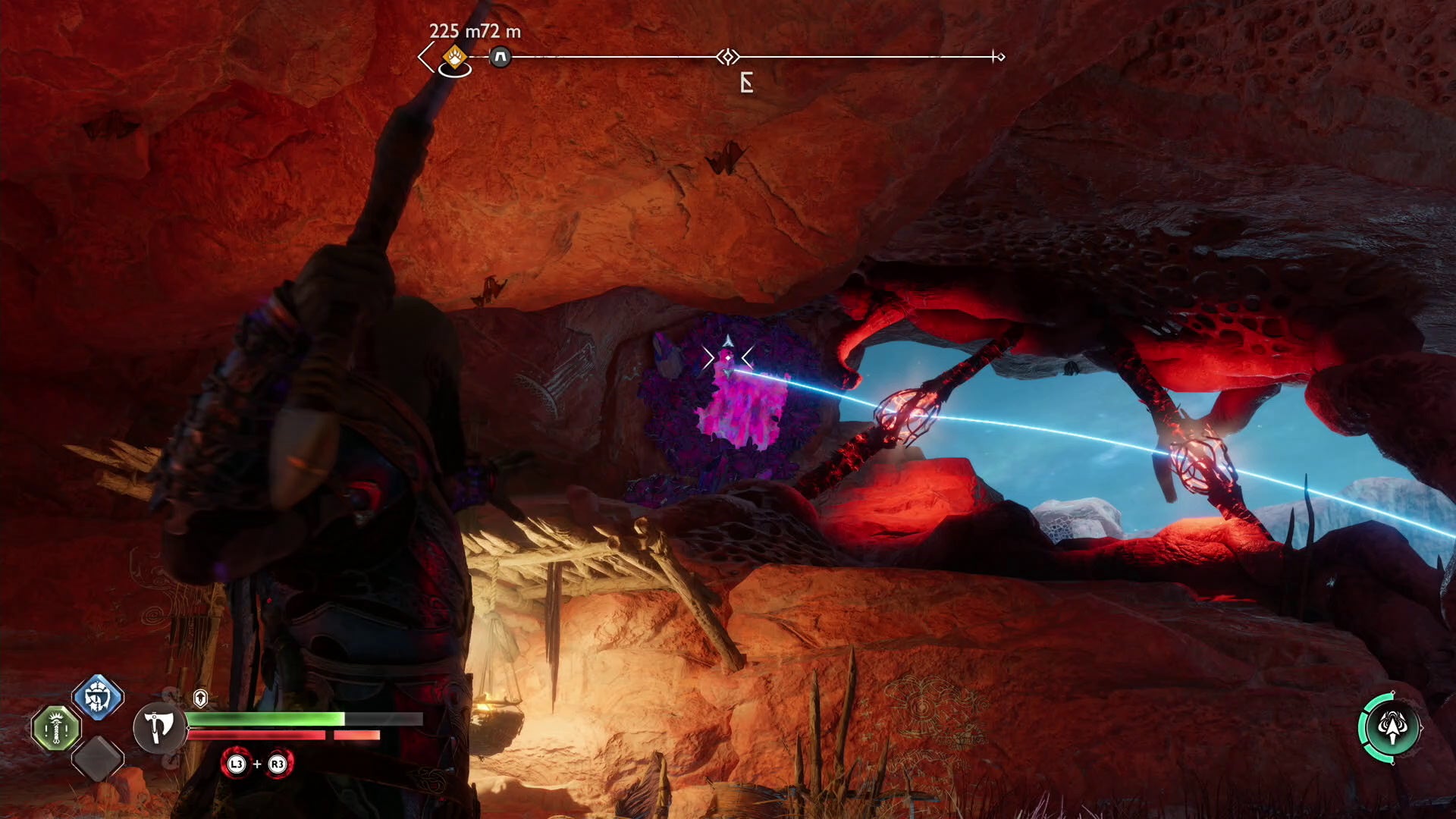Click the E rune beneath the compass
This screenshot has height=819, width=1456.
tap(747, 83)
